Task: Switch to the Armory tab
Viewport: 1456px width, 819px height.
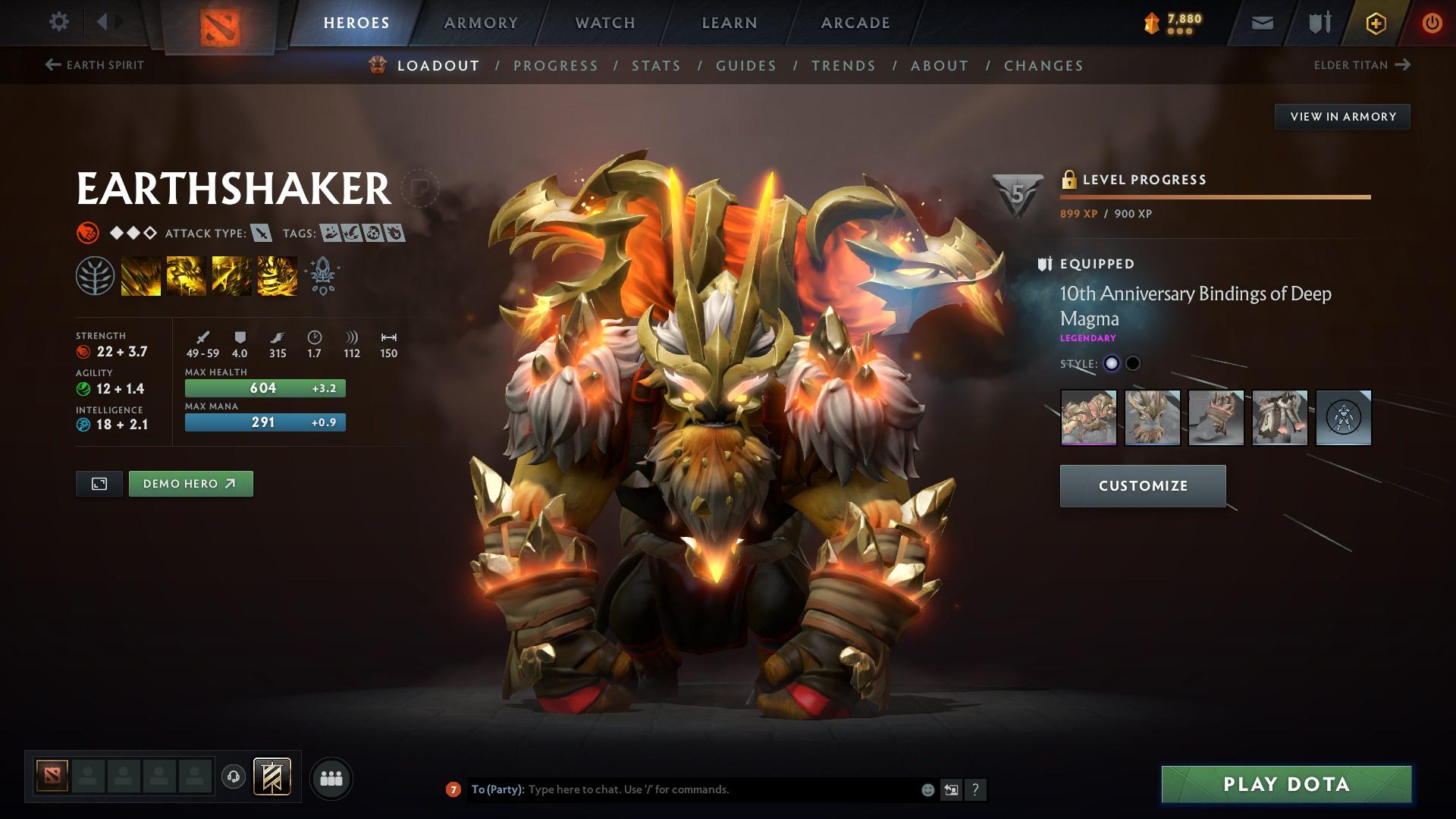Action: 481,23
